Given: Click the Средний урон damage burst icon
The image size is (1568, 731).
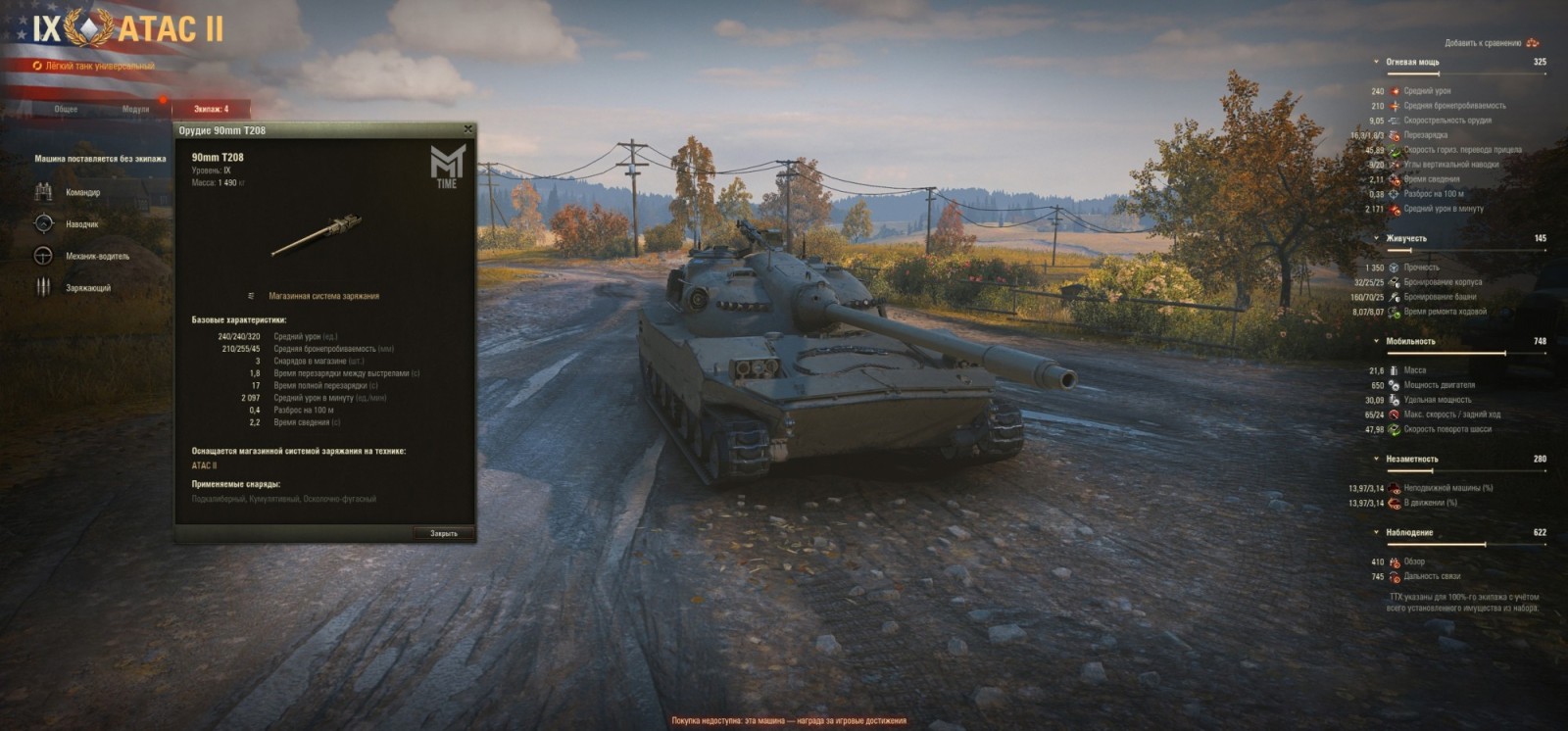Looking at the screenshot, I should coord(1395,92).
